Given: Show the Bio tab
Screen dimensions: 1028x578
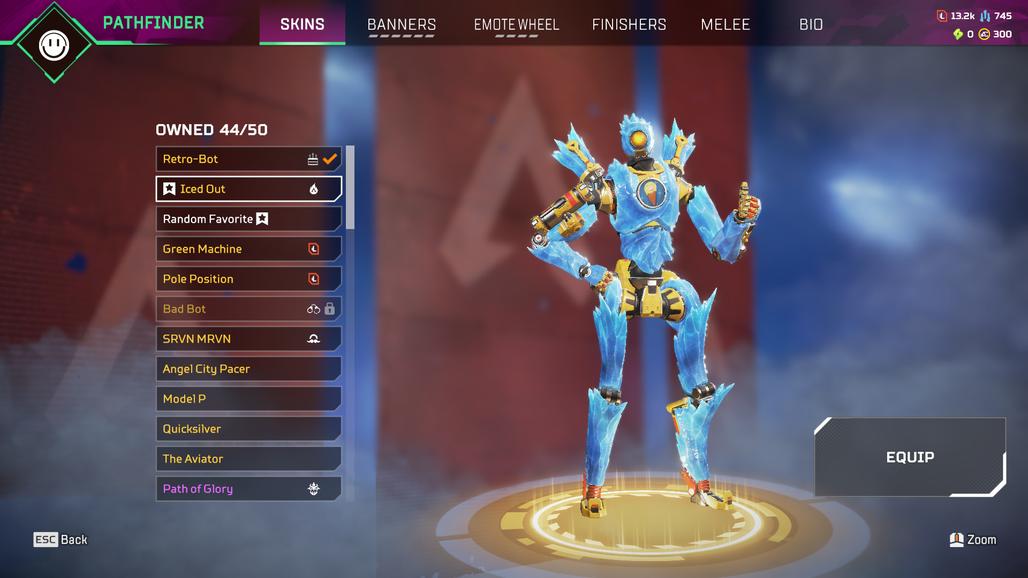Looking at the screenshot, I should [811, 24].
